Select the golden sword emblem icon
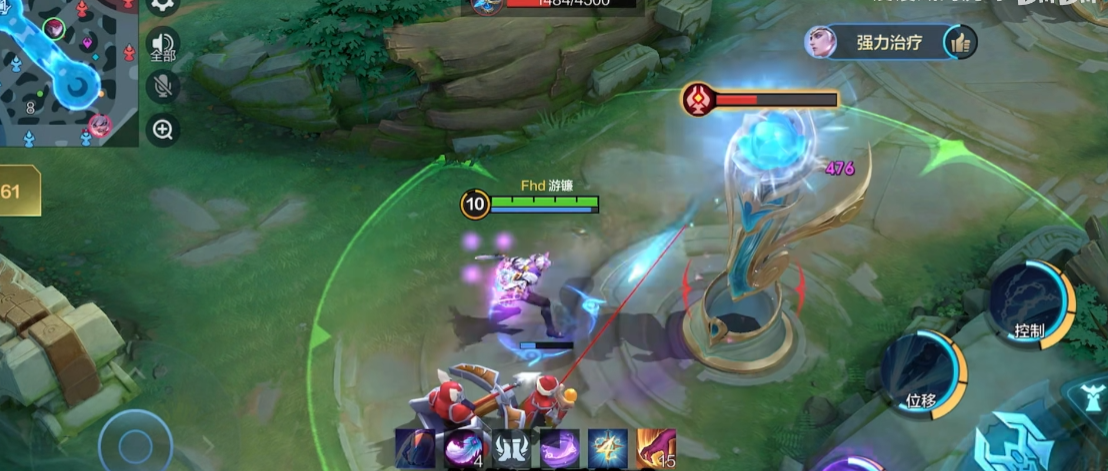Screen dimensions: 1108x471 point(608,448)
